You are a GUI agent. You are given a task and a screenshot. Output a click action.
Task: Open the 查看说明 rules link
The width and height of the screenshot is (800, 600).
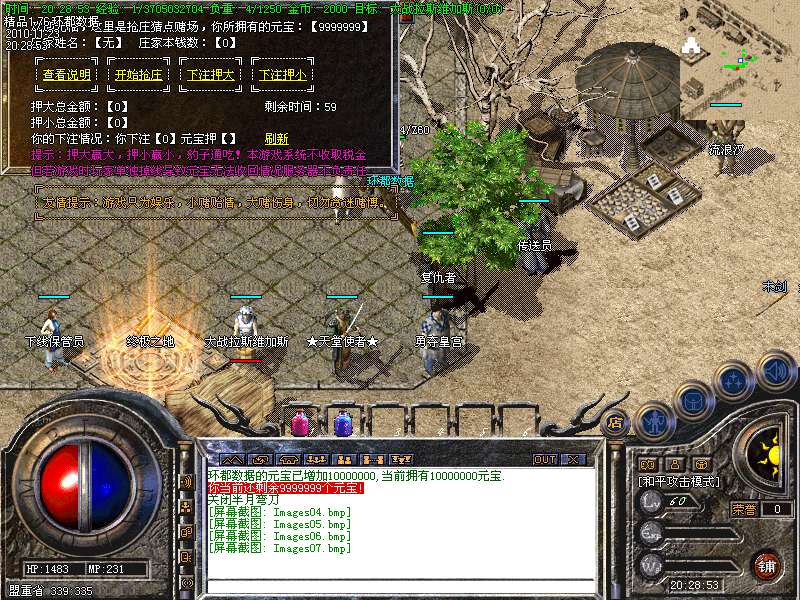tap(67, 75)
